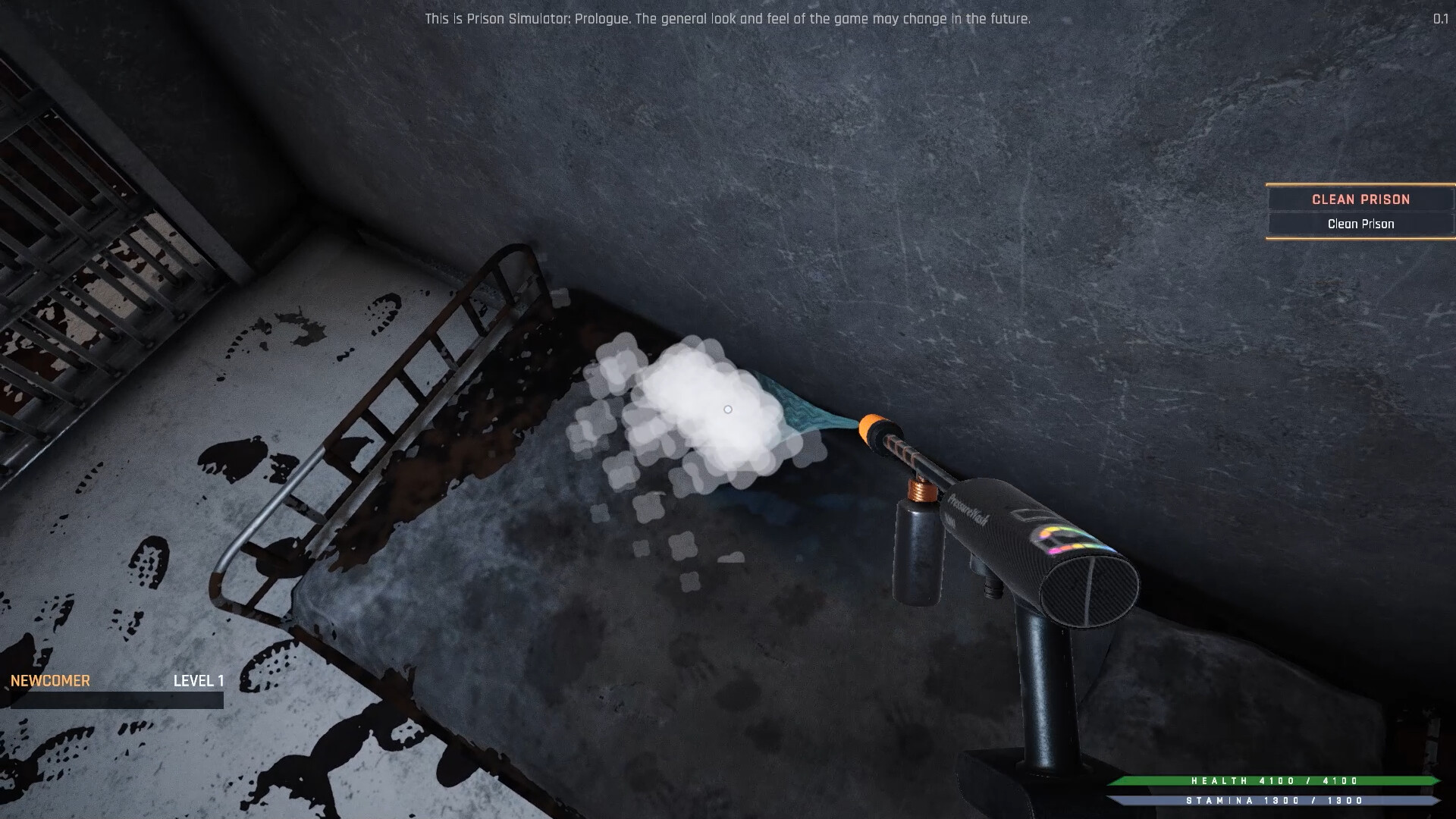This screenshot has width=1456, height=819.
Task: Click the Prologue notice banner at top
Action: (728, 19)
